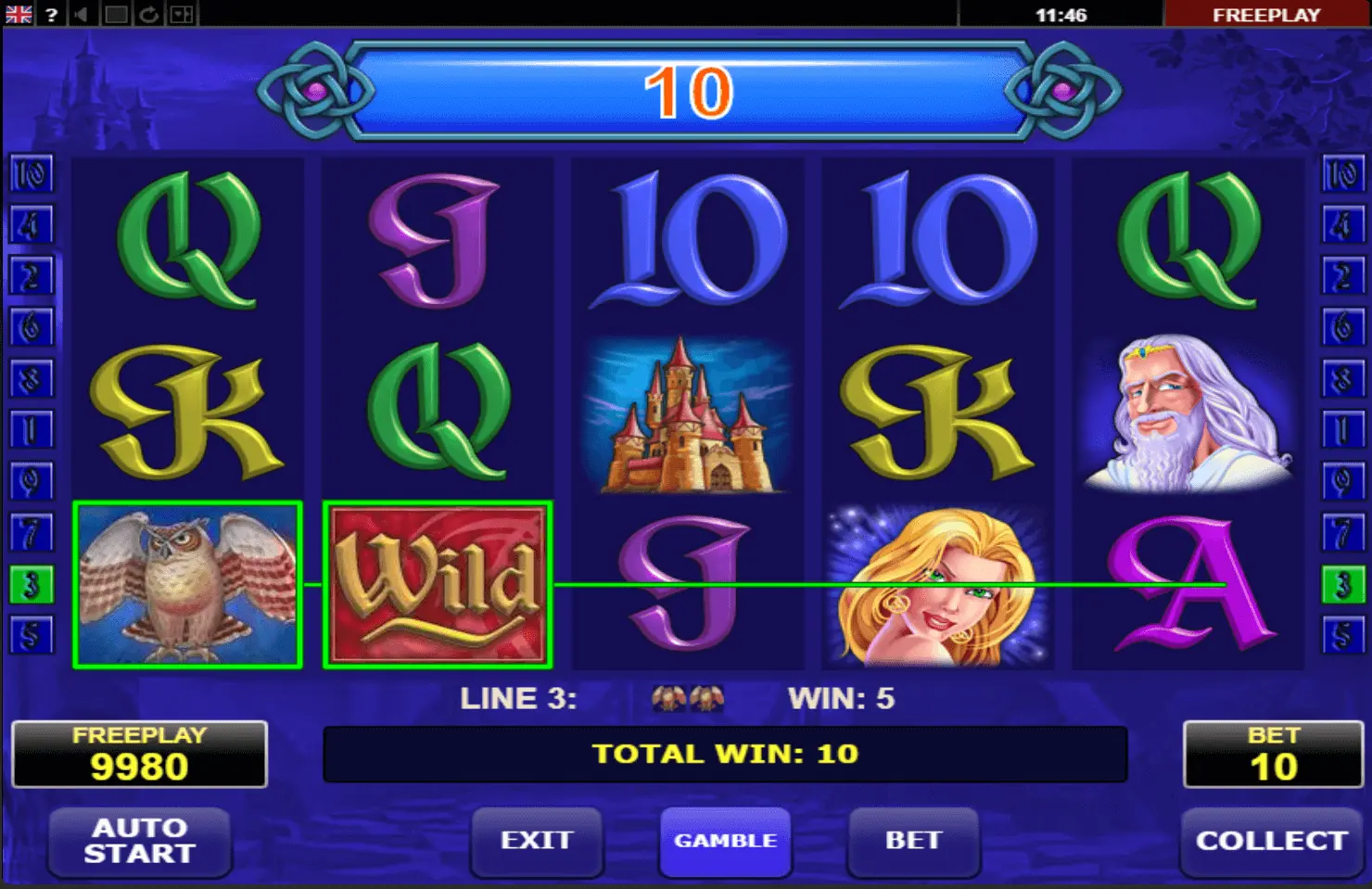This screenshot has height=889, width=1372.
Task: Gamble the current winnings
Action: (725, 841)
